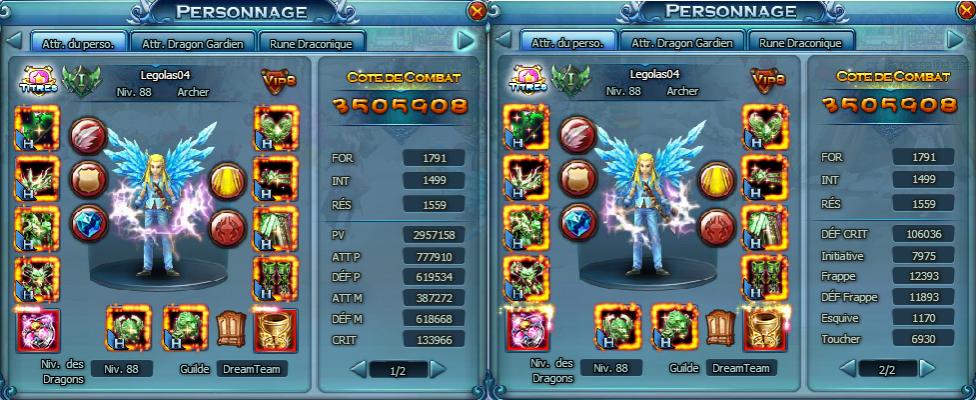Go back to previous page from 2/2
979x400 pixels.
tap(845, 370)
